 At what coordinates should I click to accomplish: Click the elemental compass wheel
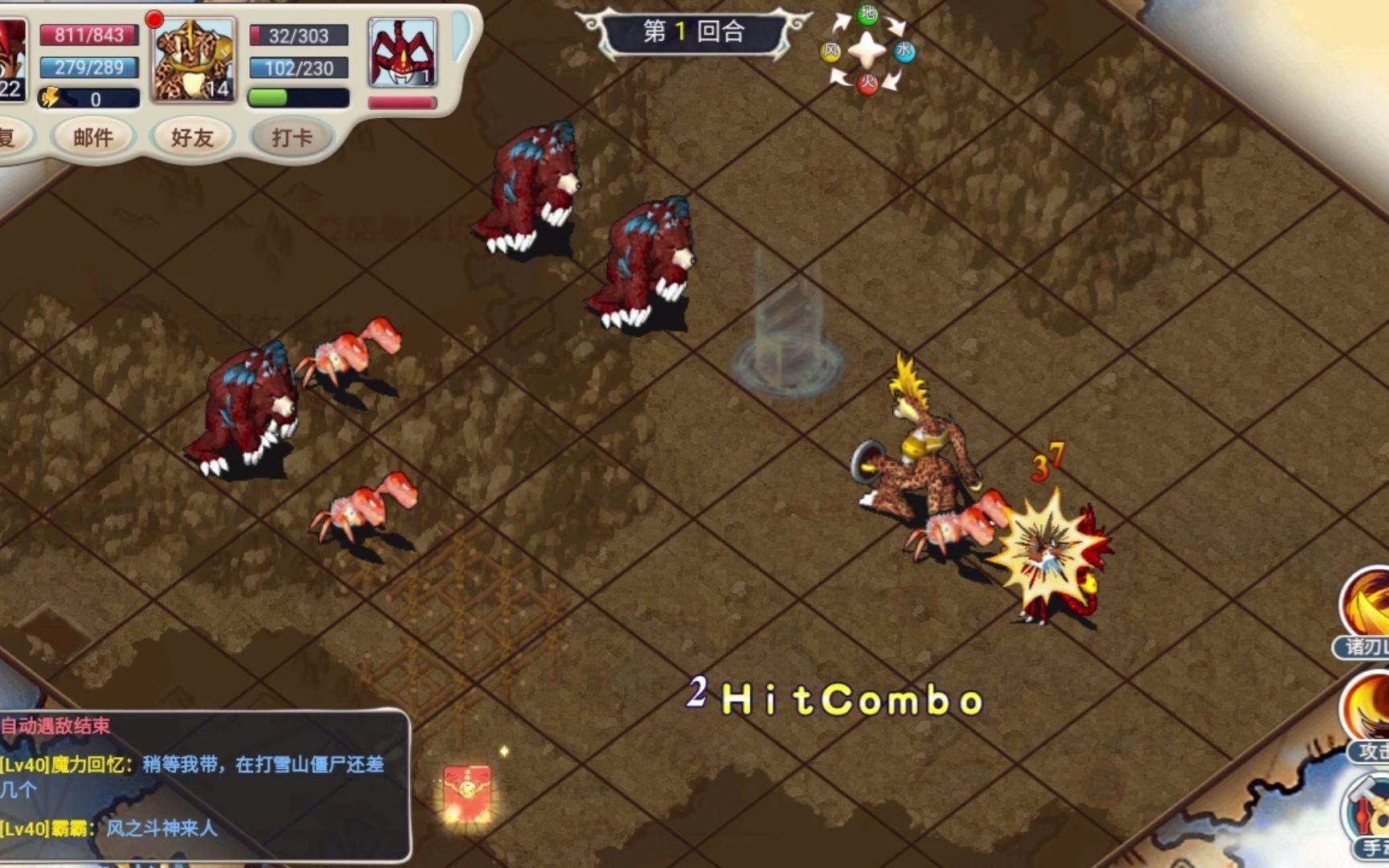(867, 51)
